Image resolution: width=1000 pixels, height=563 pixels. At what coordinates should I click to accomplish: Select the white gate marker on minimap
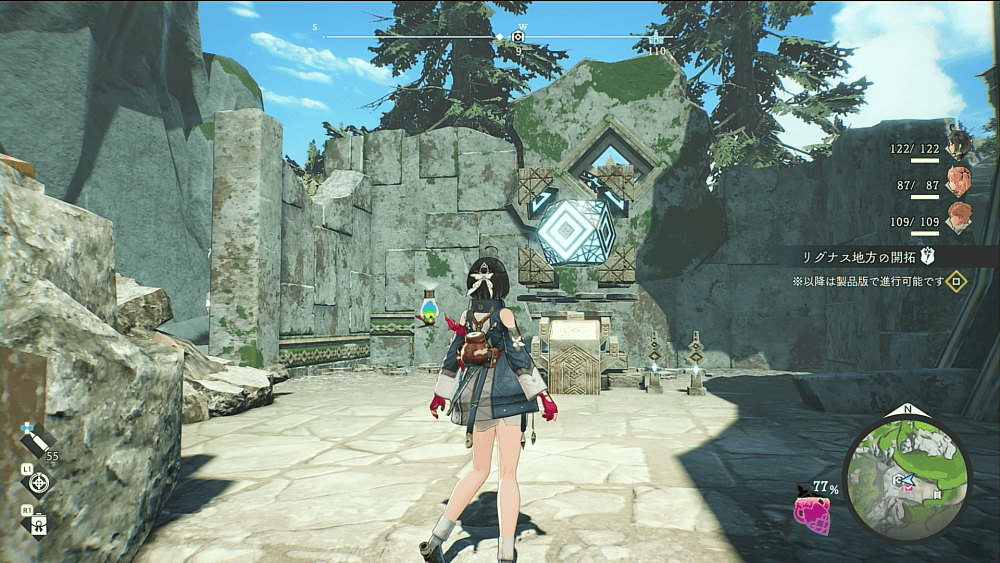pyautogui.click(x=937, y=493)
